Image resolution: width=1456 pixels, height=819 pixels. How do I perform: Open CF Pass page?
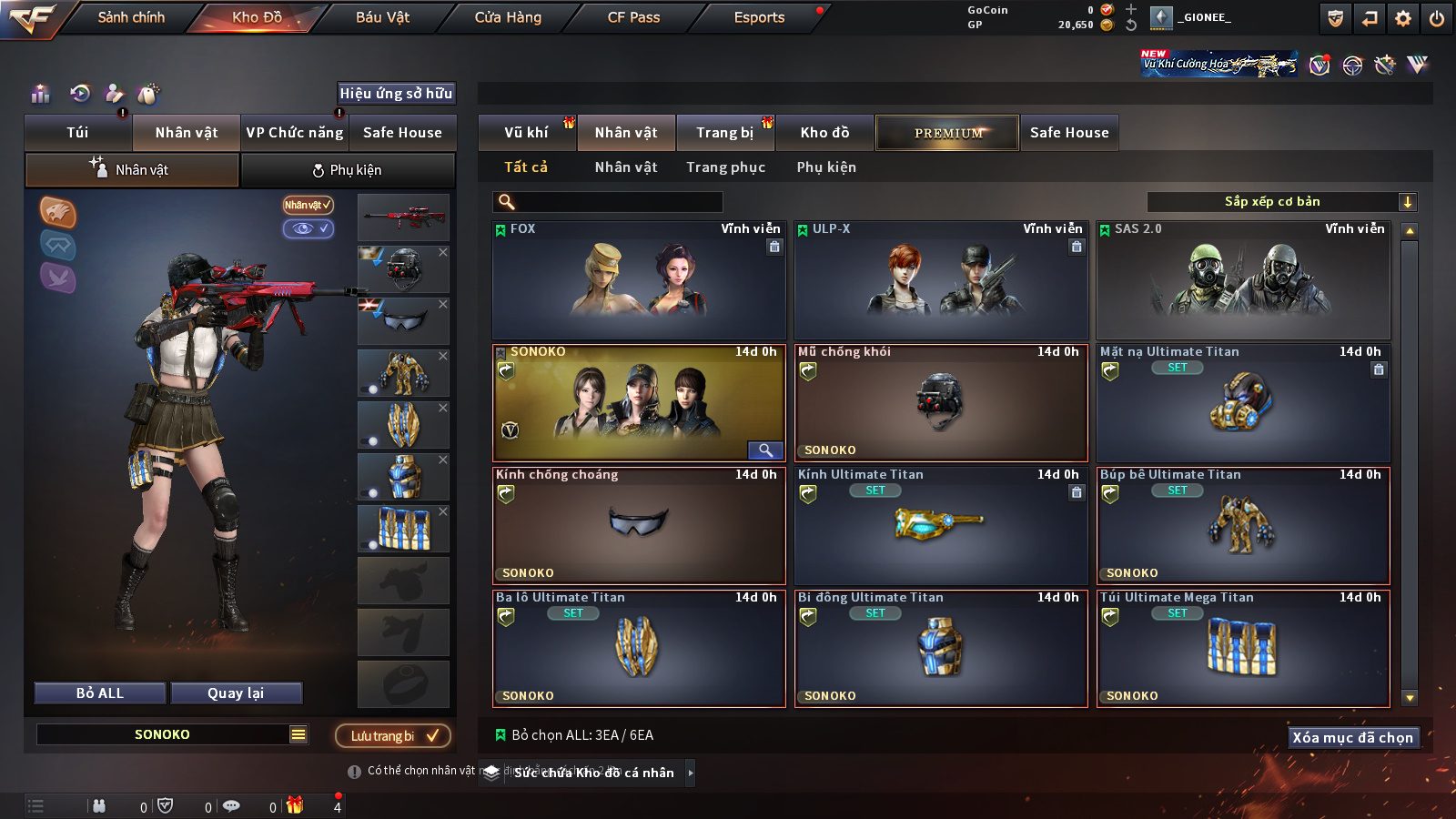click(x=633, y=17)
